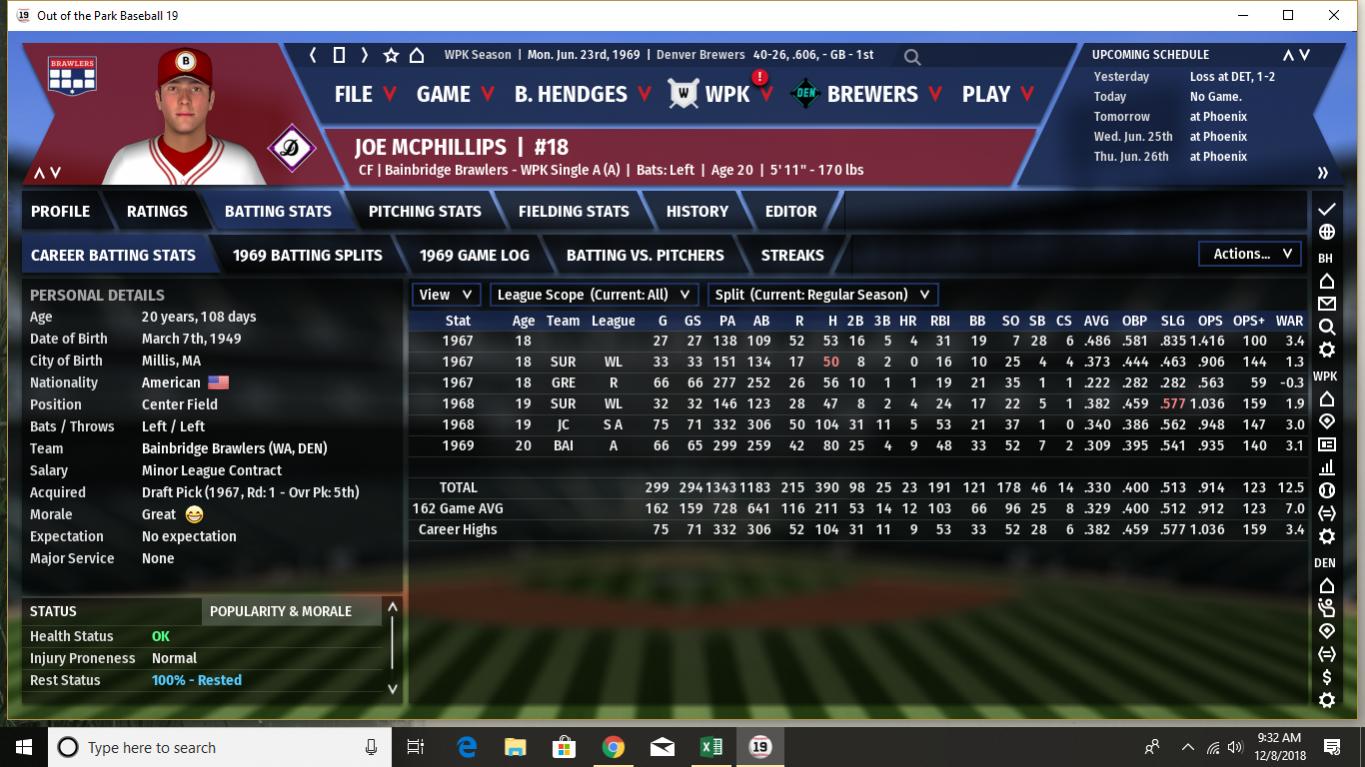This screenshot has height=767, width=1365.
Task: Open the Split Regular Season dropdown
Action: tap(822, 295)
